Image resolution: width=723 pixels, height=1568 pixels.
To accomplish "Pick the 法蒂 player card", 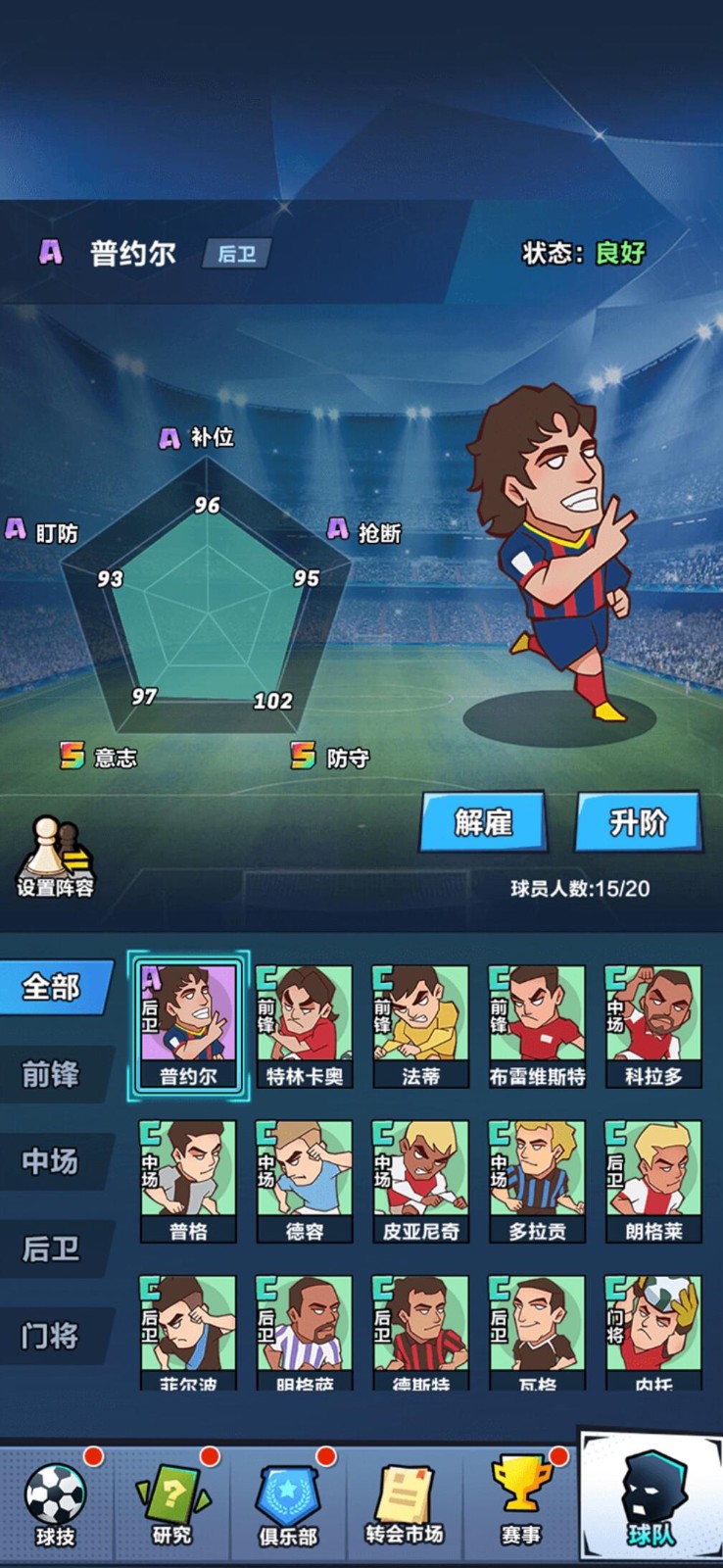I will click(421, 1025).
